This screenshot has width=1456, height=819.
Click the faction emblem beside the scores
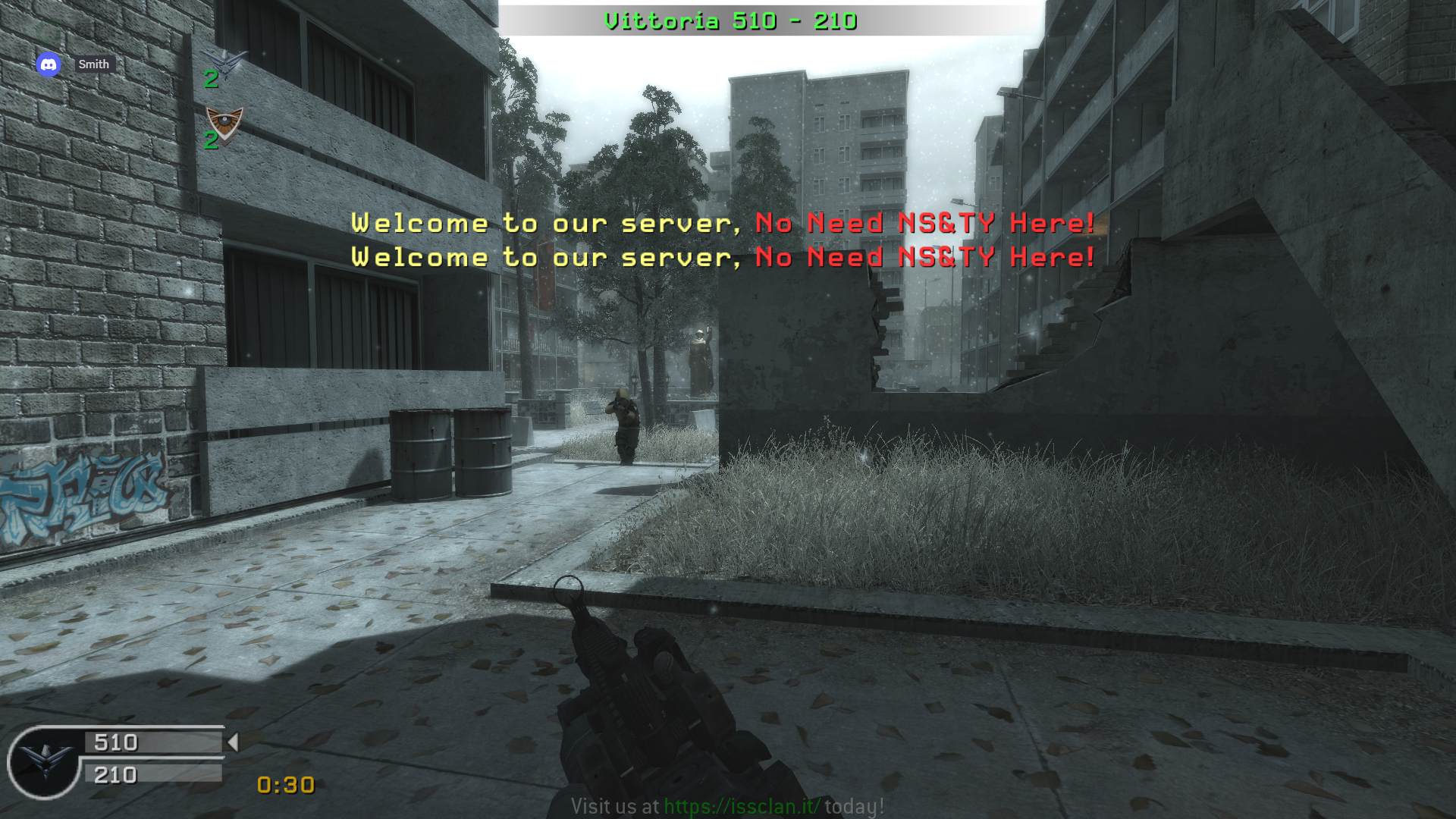click(43, 761)
